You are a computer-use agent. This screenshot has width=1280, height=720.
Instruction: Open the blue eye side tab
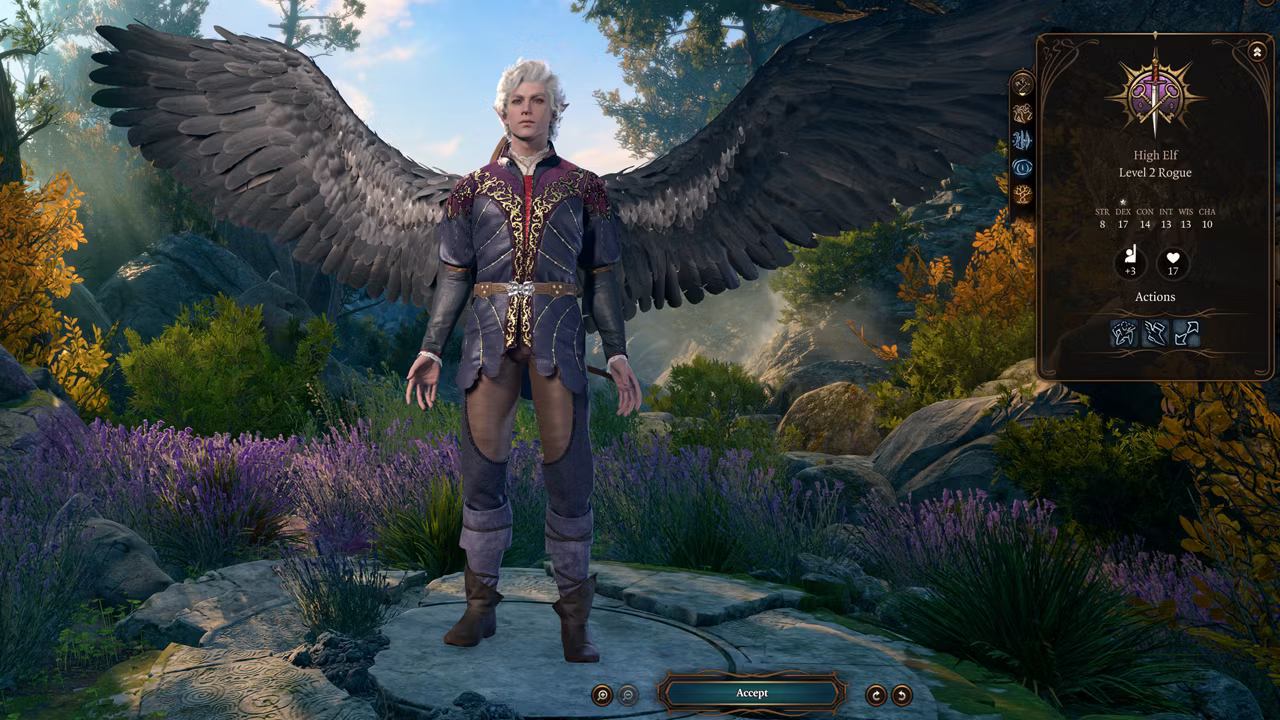pyautogui.click(x=1022, y=167)
